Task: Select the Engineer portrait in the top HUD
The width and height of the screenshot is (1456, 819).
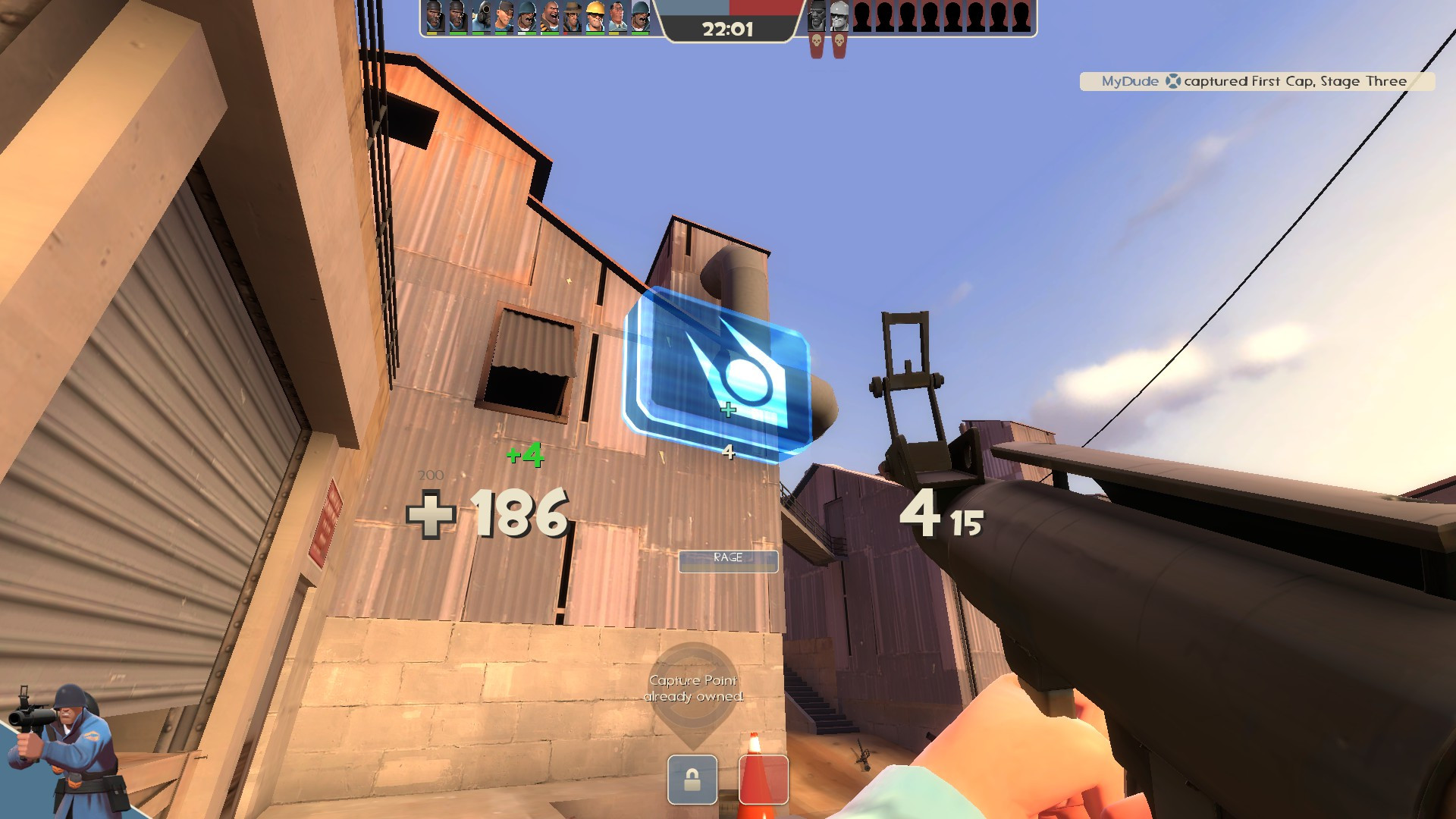Action: click(x=597, y=15)
